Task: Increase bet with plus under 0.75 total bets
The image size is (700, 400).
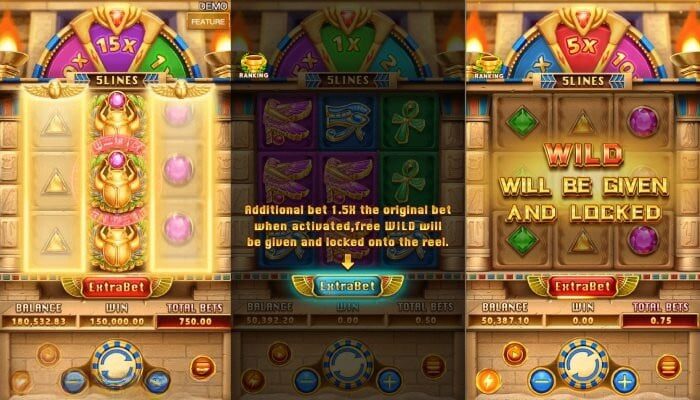Action: [624, 380]
